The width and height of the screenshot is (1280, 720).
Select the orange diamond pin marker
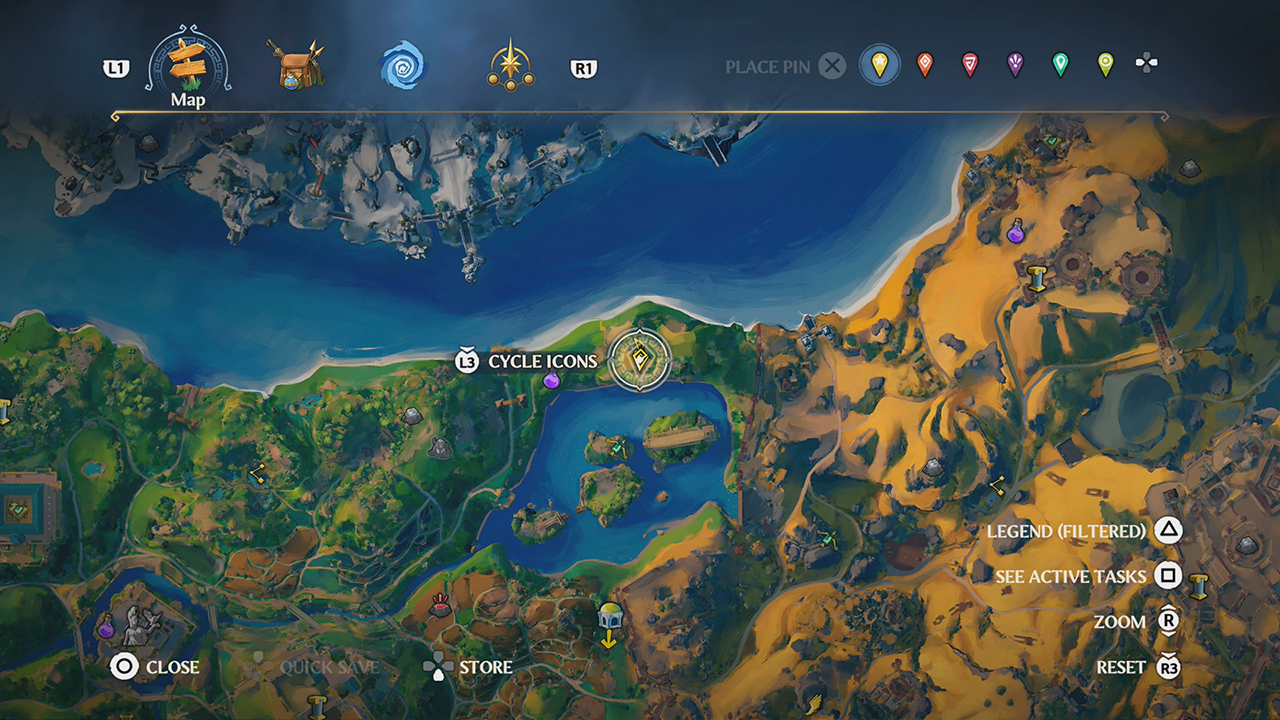[924, 63]
